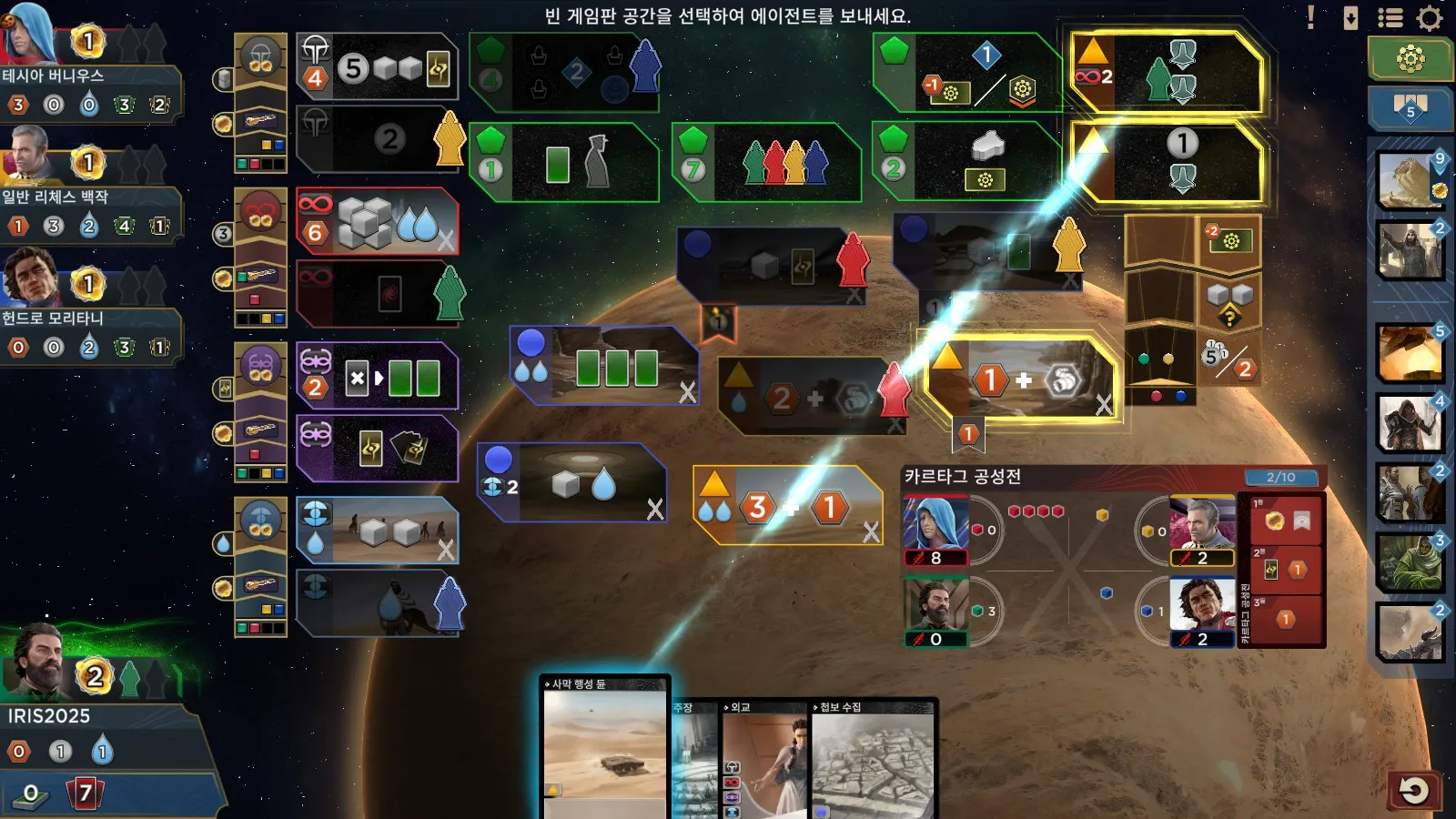The height and width of the screenshot is (819, 1456).
Task: Open the gear settings menu
Action: tap(1430, 18)
